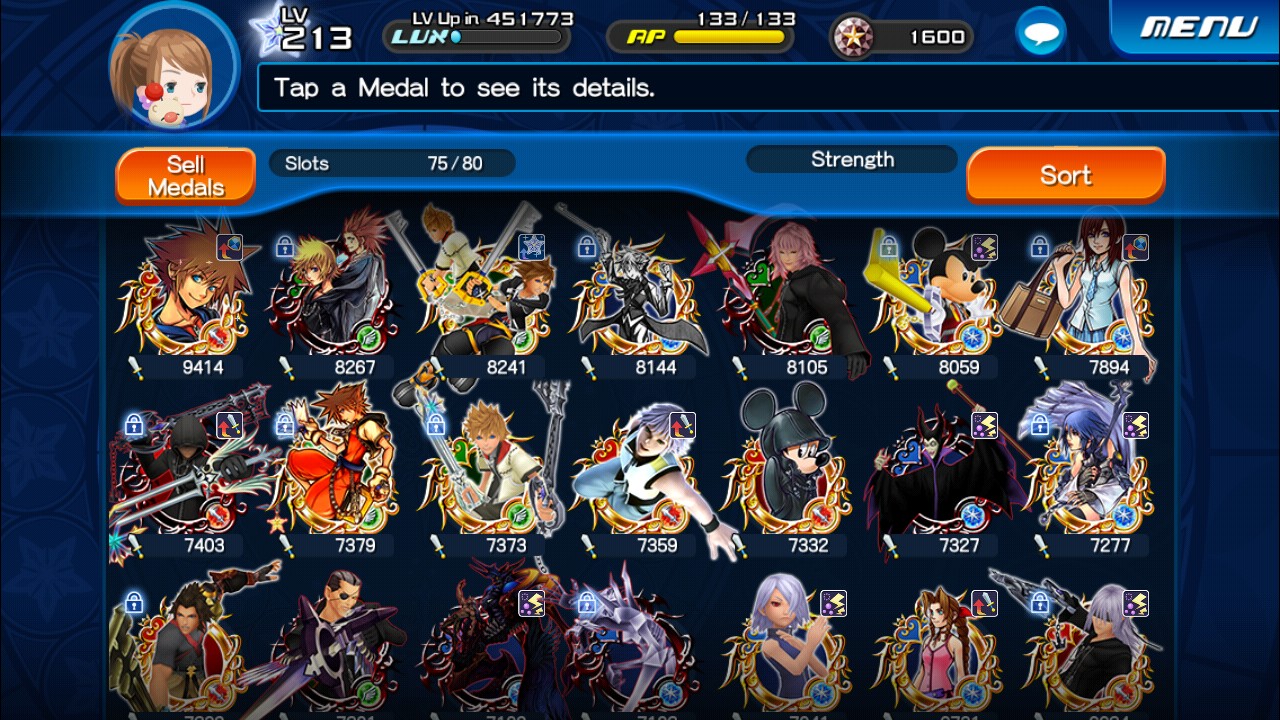The width and height of the screenshot is (1280, 720).
Task: Tap the player avatar portrait
Action: [172, 66]
